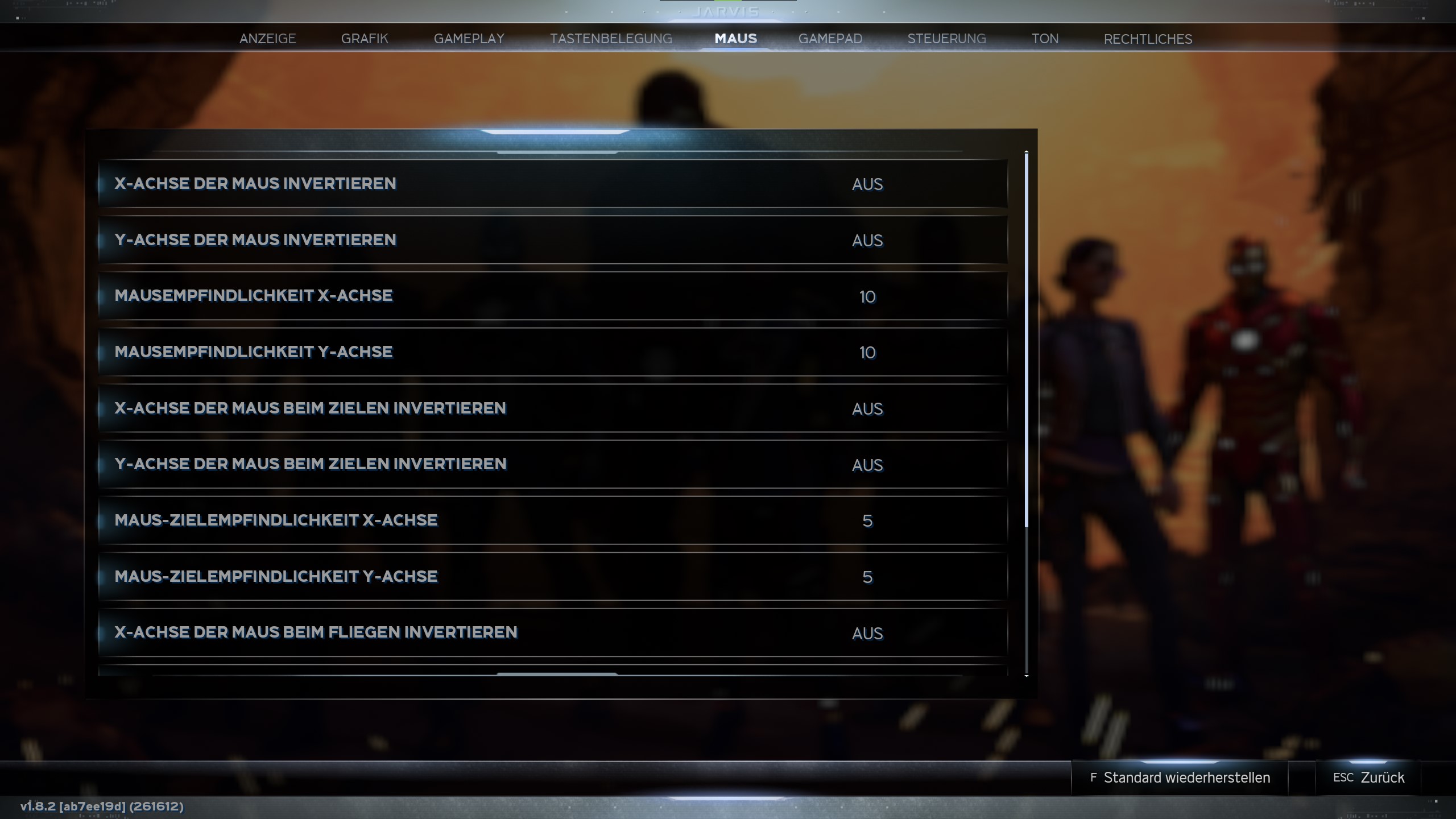
Task: Open the Gamepad tab
Action: [x=830, y=39]
